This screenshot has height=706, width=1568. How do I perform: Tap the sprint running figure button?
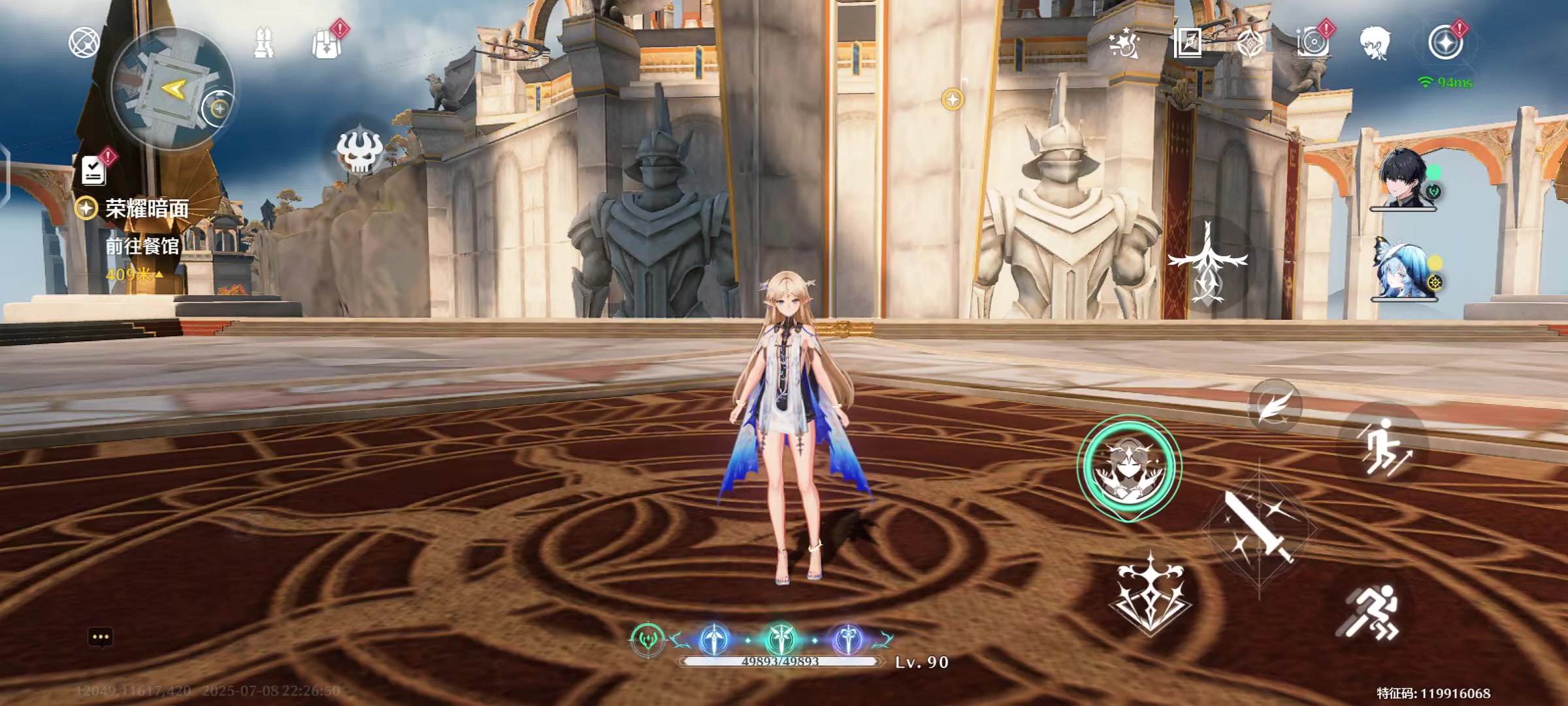click(1369, 612)
